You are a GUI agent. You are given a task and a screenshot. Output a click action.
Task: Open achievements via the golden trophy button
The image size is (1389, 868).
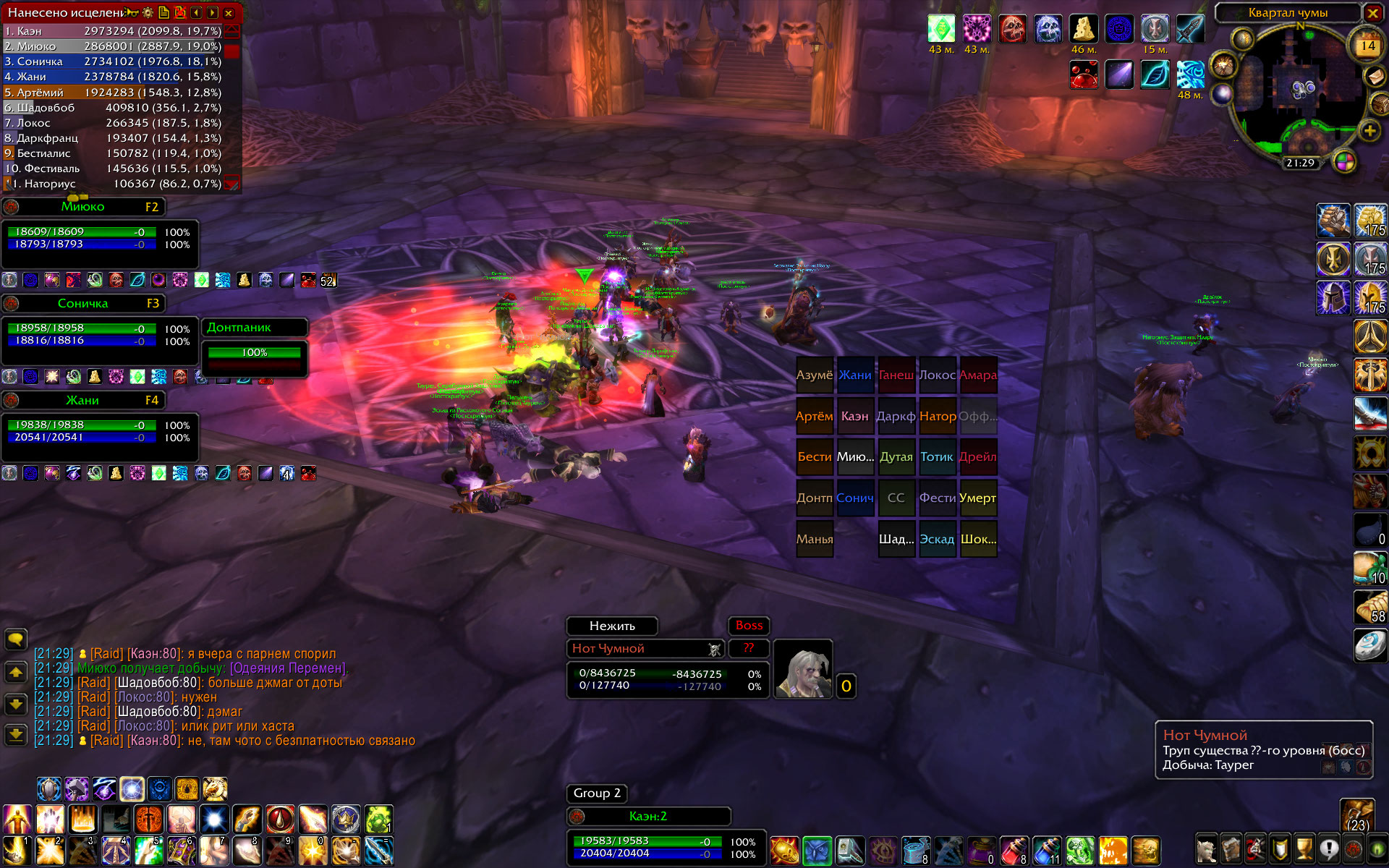click(1304, 848)
